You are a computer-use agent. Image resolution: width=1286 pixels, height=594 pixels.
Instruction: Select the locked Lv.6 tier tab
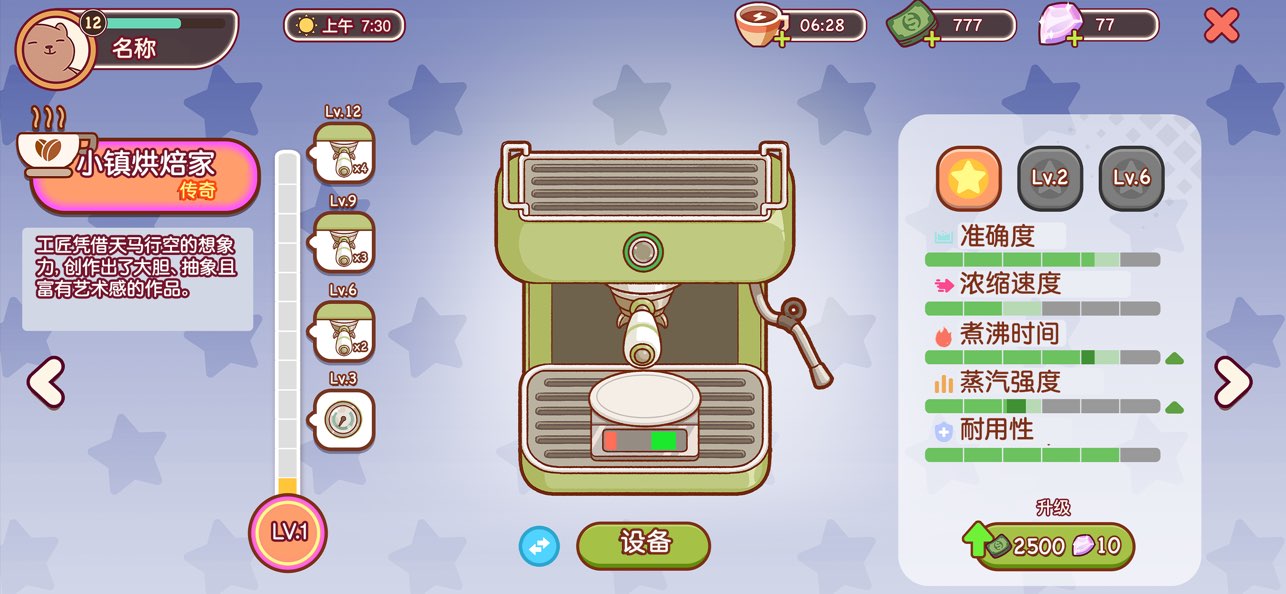click(x=1131, y=178)
